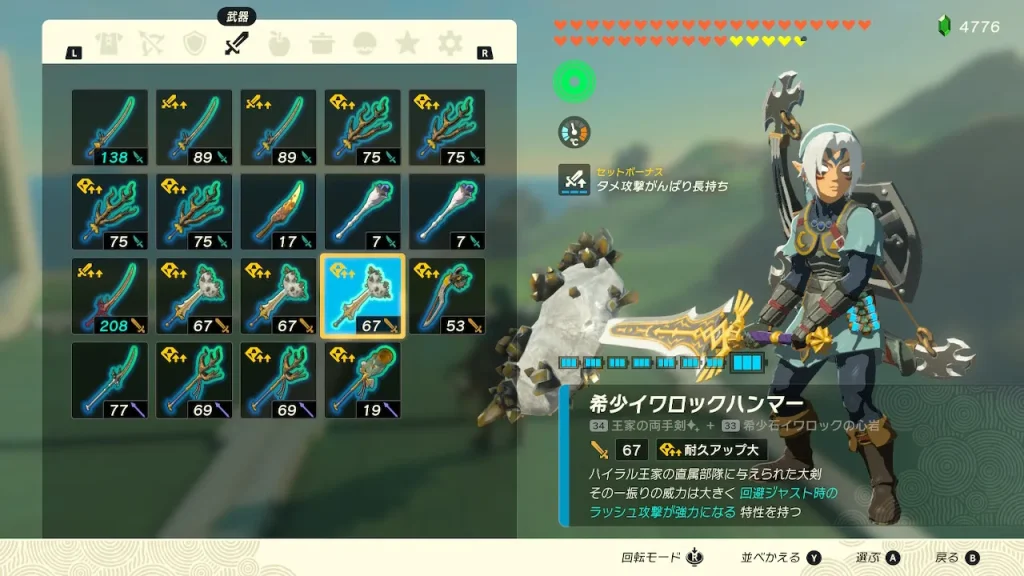1024x576 pixels.
Task: Select the spear with 77 attack power
Action: [110, 380]
